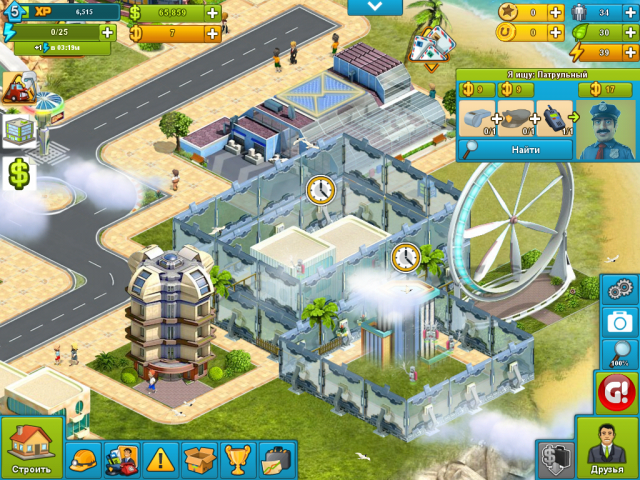Take a screenshot with the camera icon
This screenshot has height=480, width=640.
click(621, 322)
